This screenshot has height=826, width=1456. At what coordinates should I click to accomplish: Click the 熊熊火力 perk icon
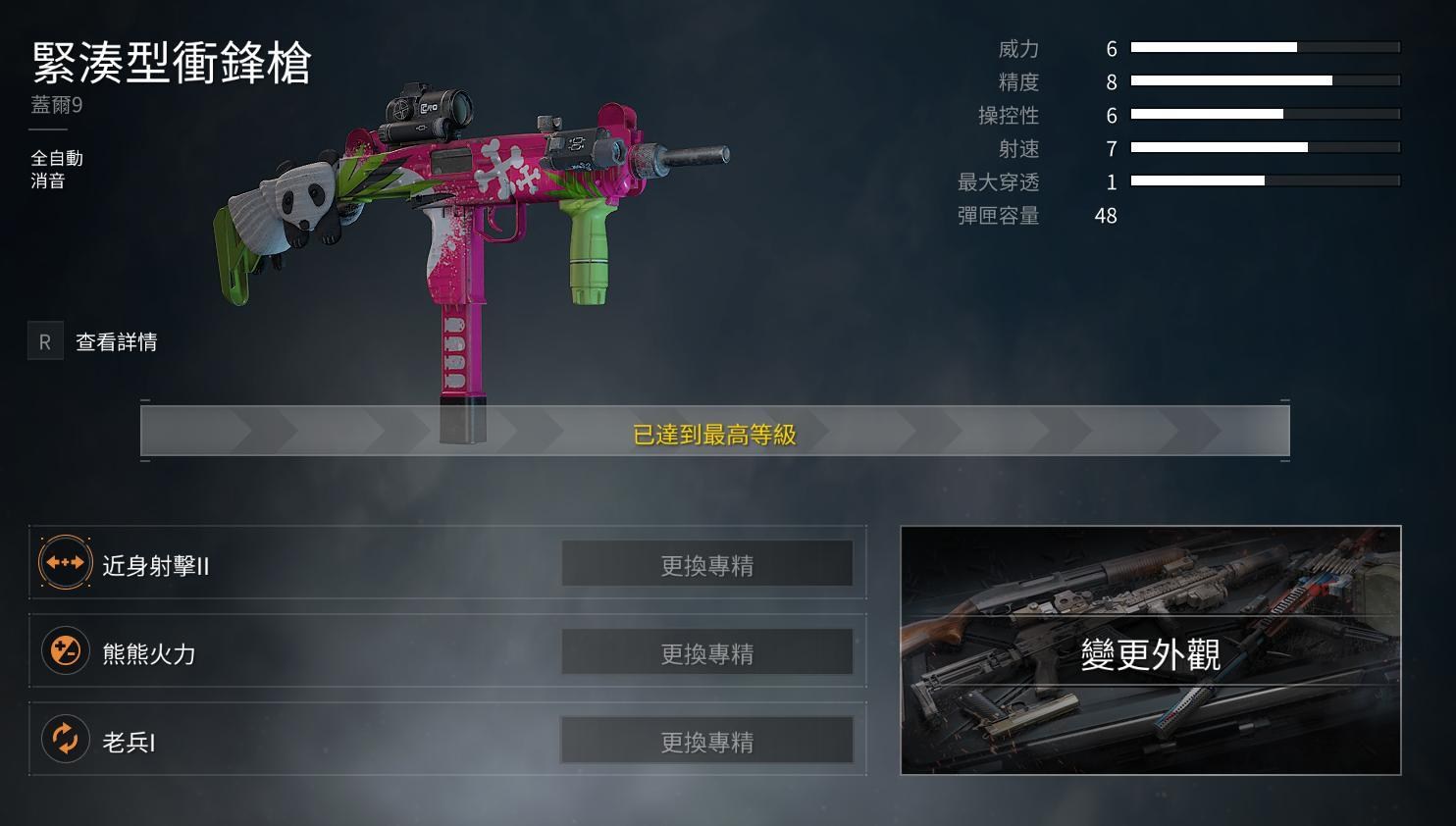[65, 650]
